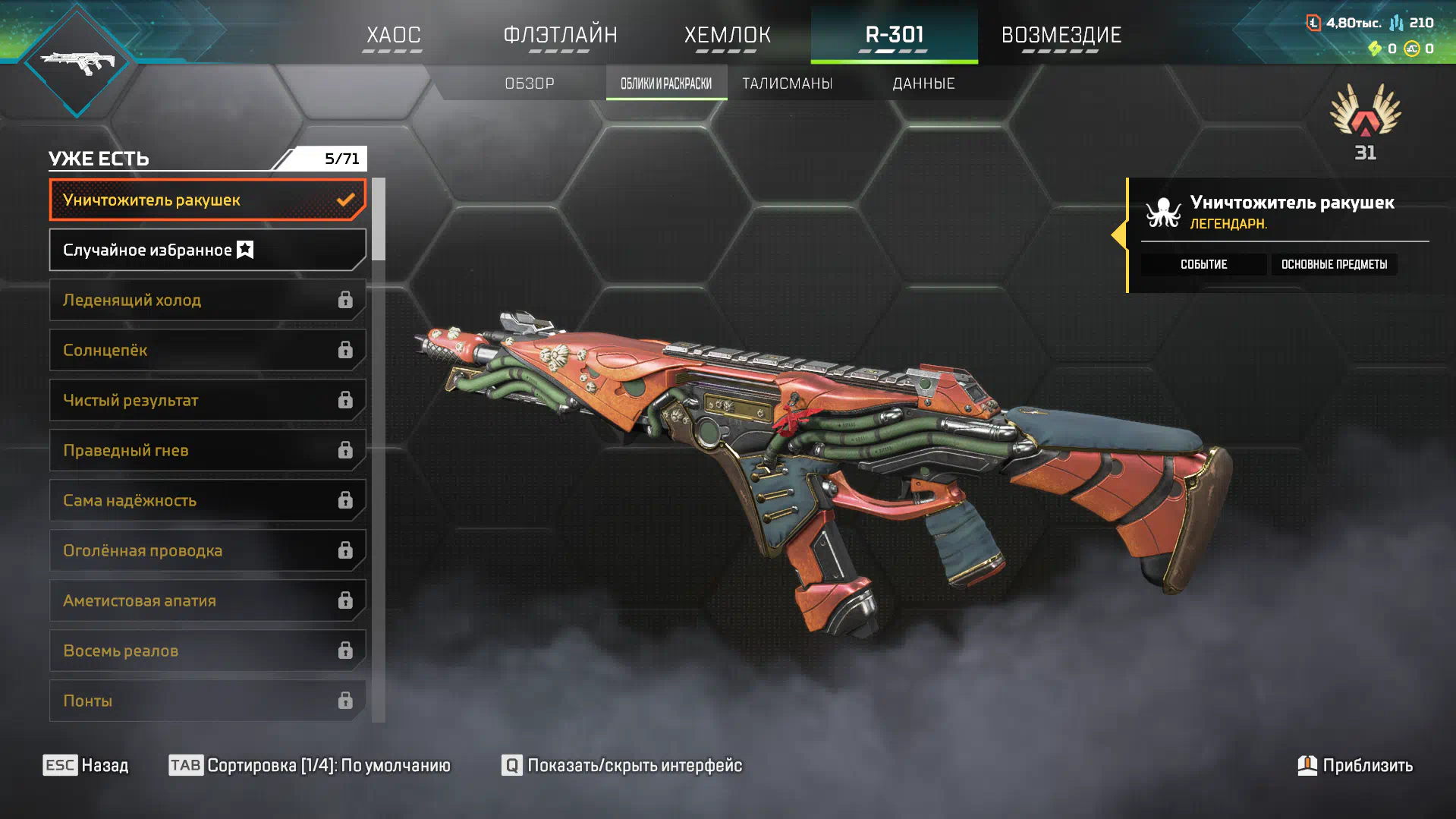Pick the locked Солнцепёк skin
The image size is (1456, 819).
[207, 351]
